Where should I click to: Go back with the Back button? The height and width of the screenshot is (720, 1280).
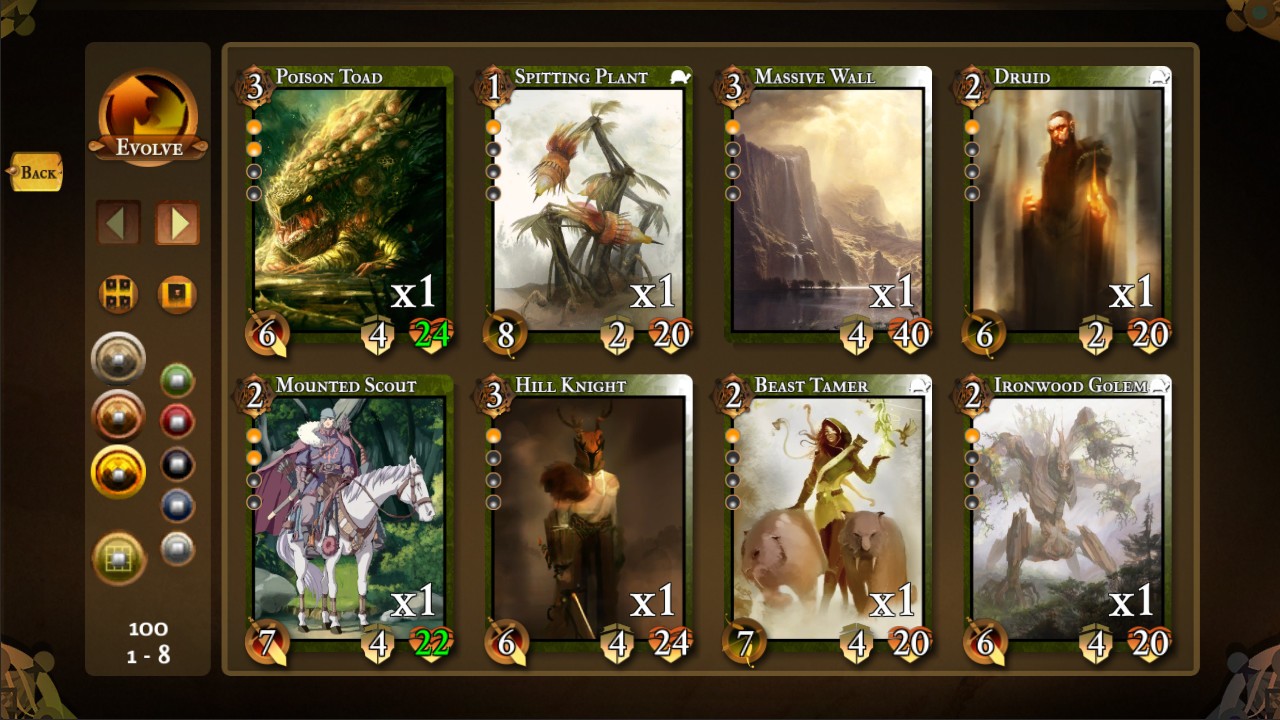[x=37, y=173]
